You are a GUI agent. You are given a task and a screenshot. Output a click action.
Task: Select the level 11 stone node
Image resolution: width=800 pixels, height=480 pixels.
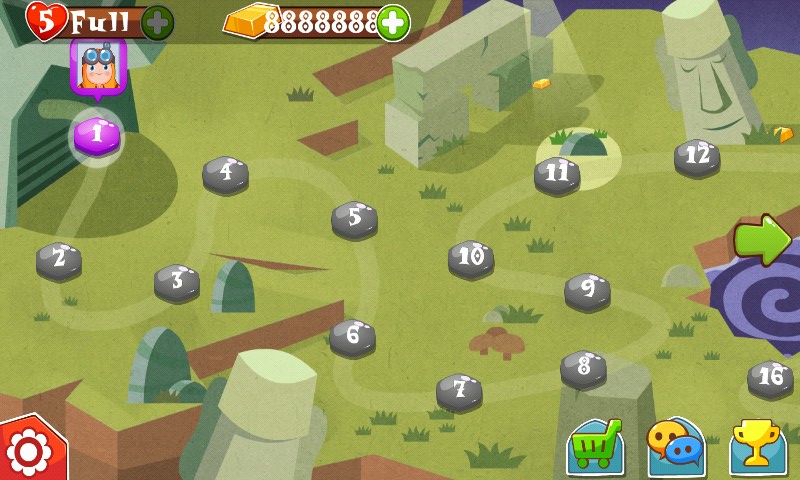pyautogui.click(x=557, y=175)
